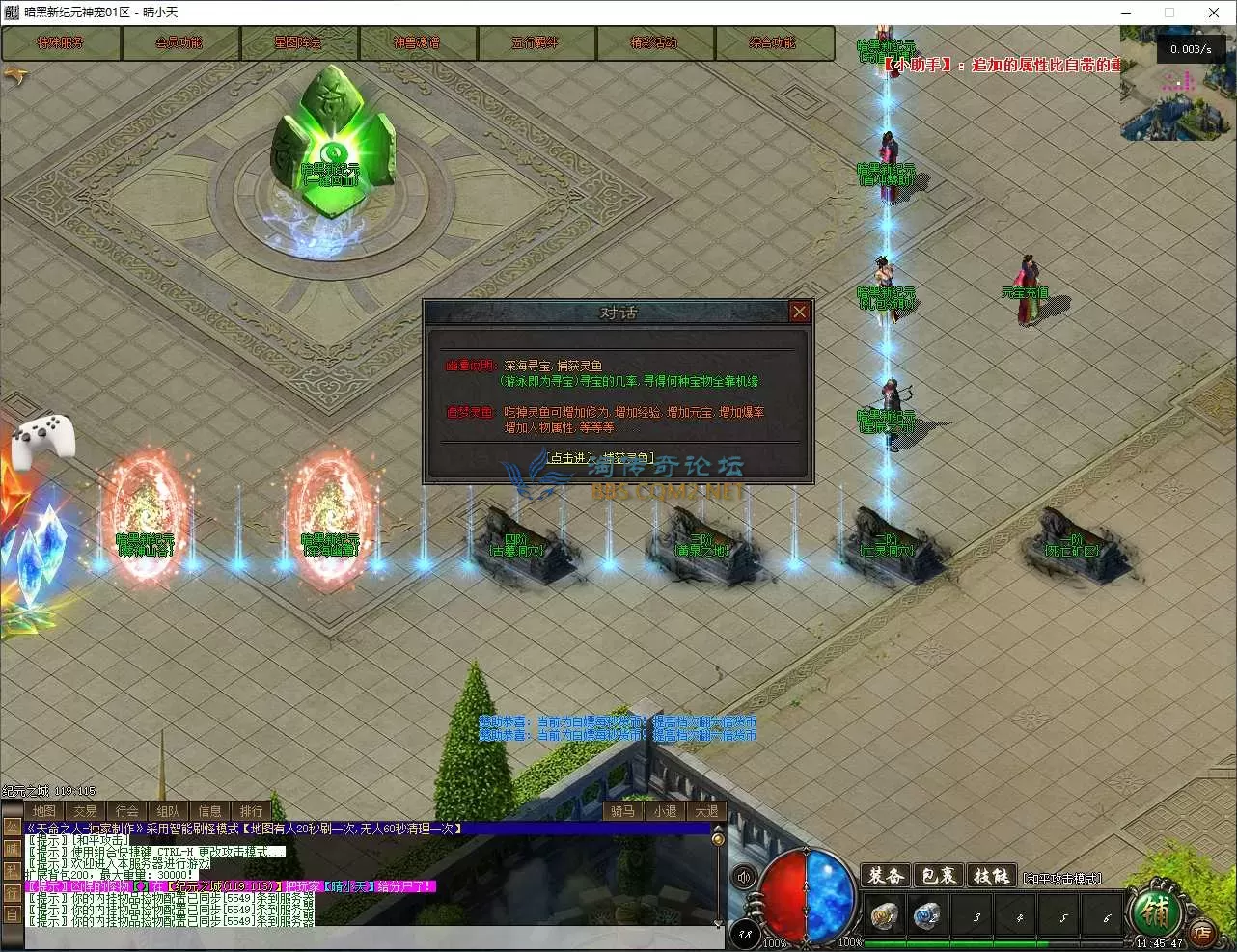Open the 星图阵法 menu
The height and width of the screenshot is (952, 1237).
(x=298, y=43)
